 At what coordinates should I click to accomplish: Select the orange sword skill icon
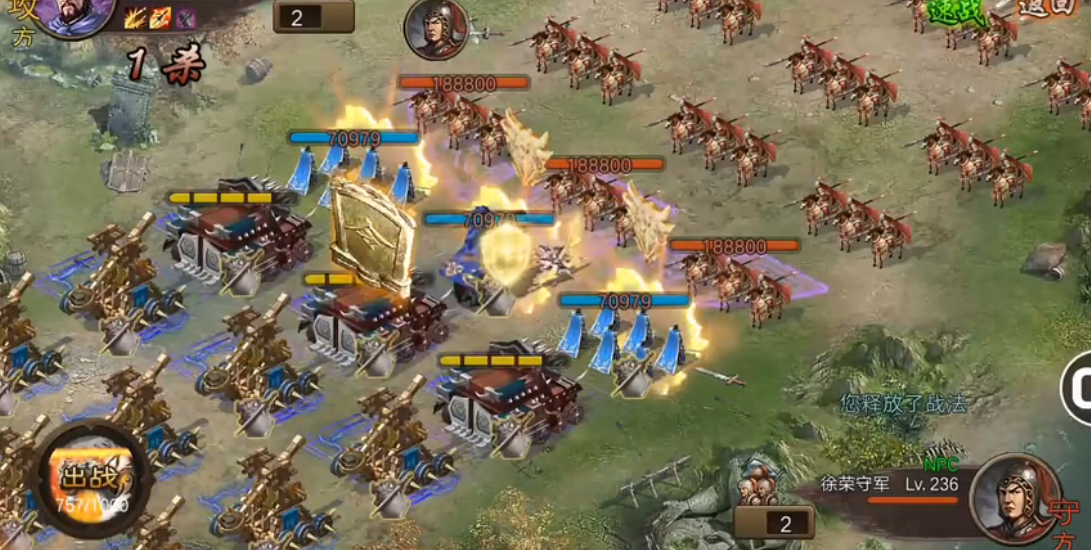[x=160, y=17]
